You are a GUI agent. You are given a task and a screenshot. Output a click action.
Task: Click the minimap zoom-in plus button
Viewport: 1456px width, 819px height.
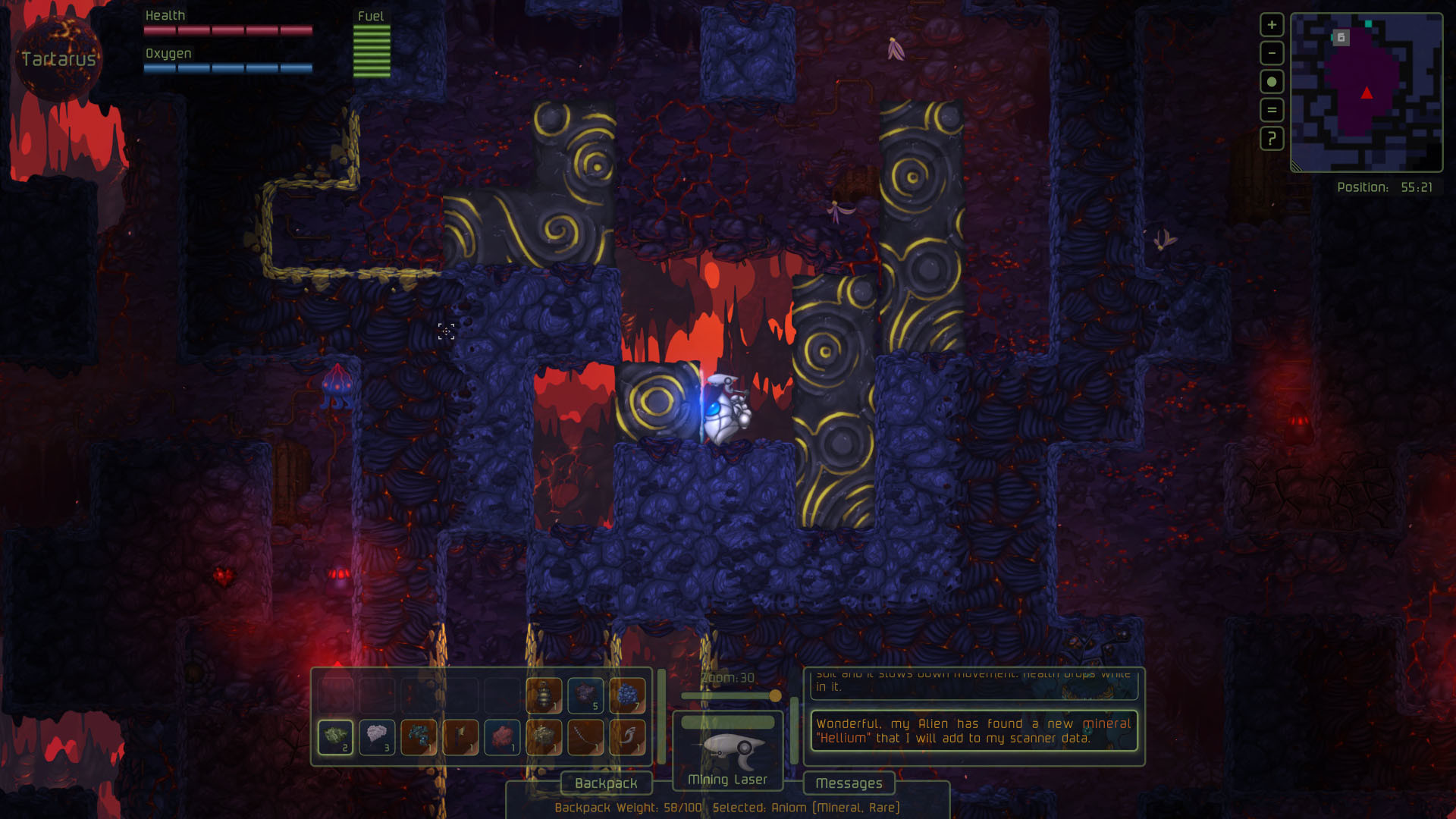click(x=1271, y=24)
